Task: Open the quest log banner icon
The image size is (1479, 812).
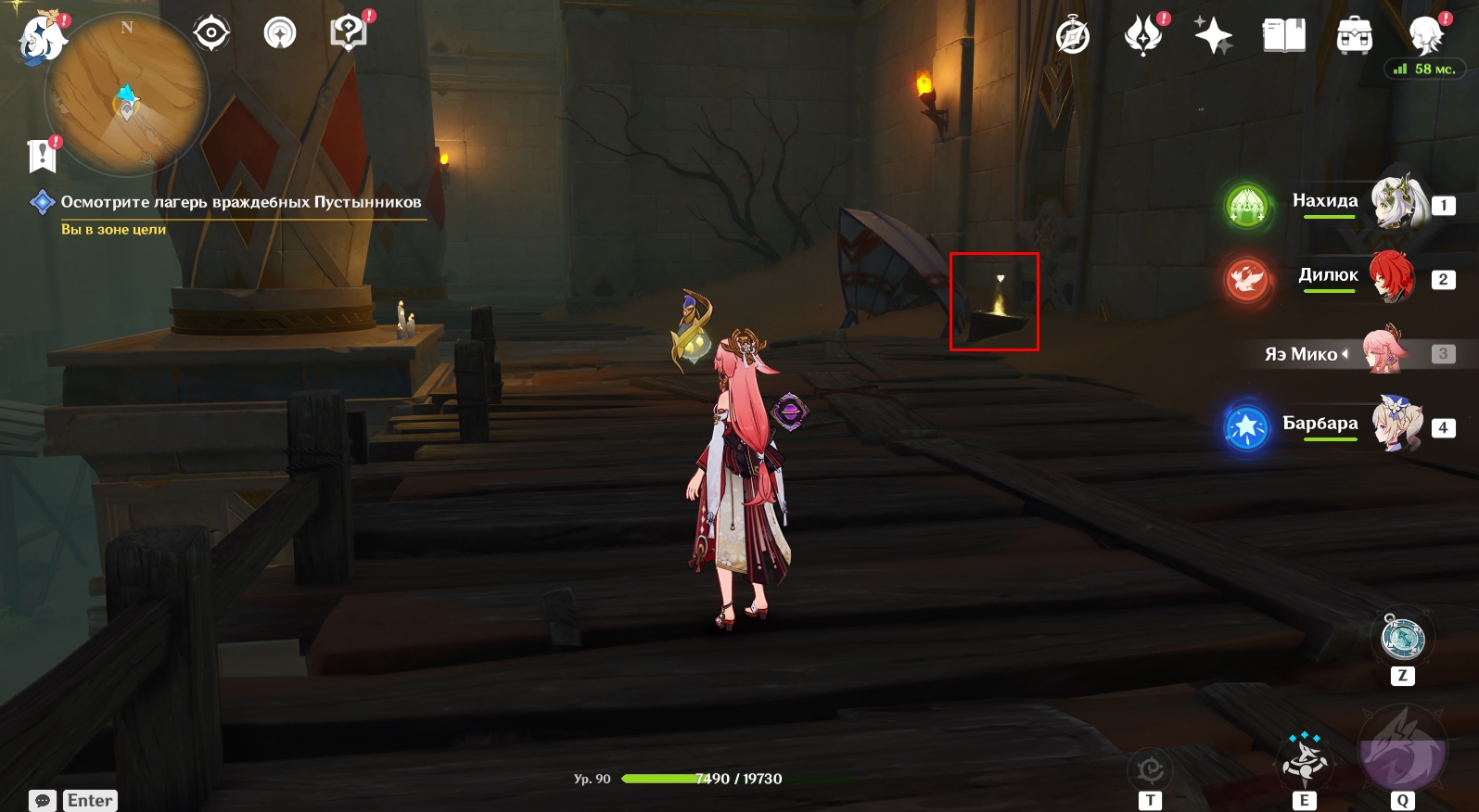Action: (x=42, y=156)
